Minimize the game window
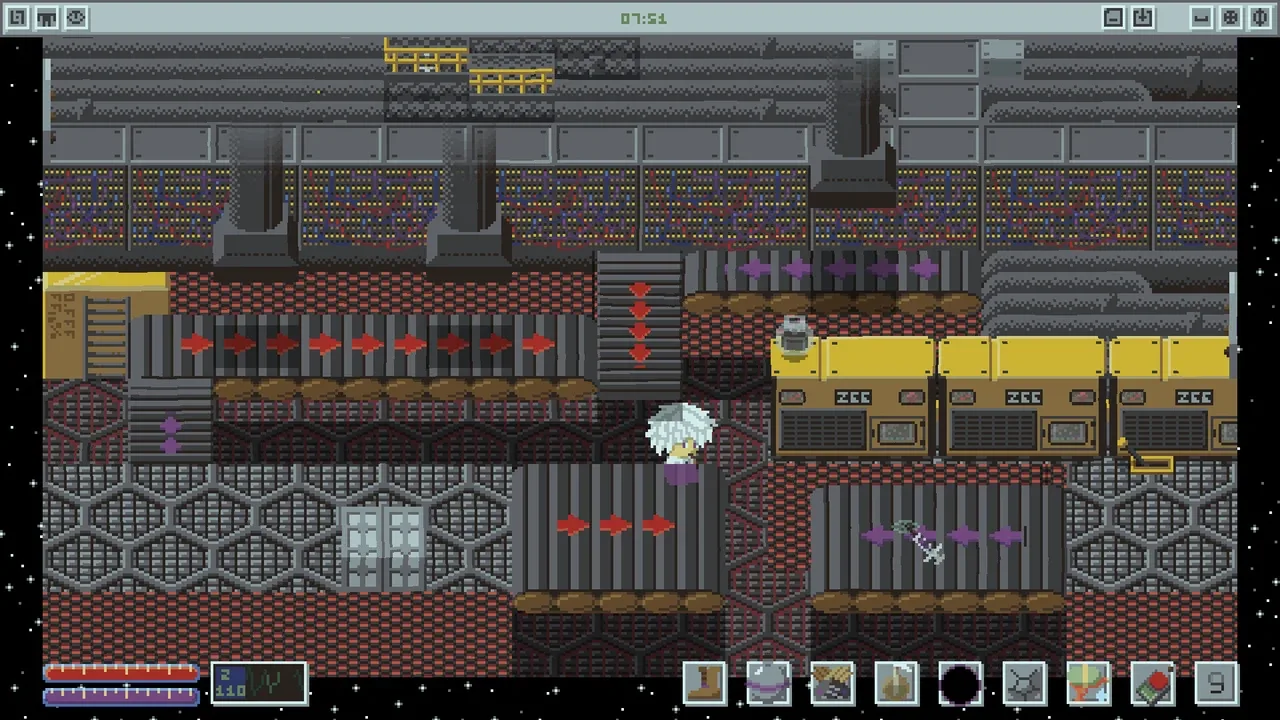The height and width of the screenshot is (720, 1280). tap(1201, 18)
